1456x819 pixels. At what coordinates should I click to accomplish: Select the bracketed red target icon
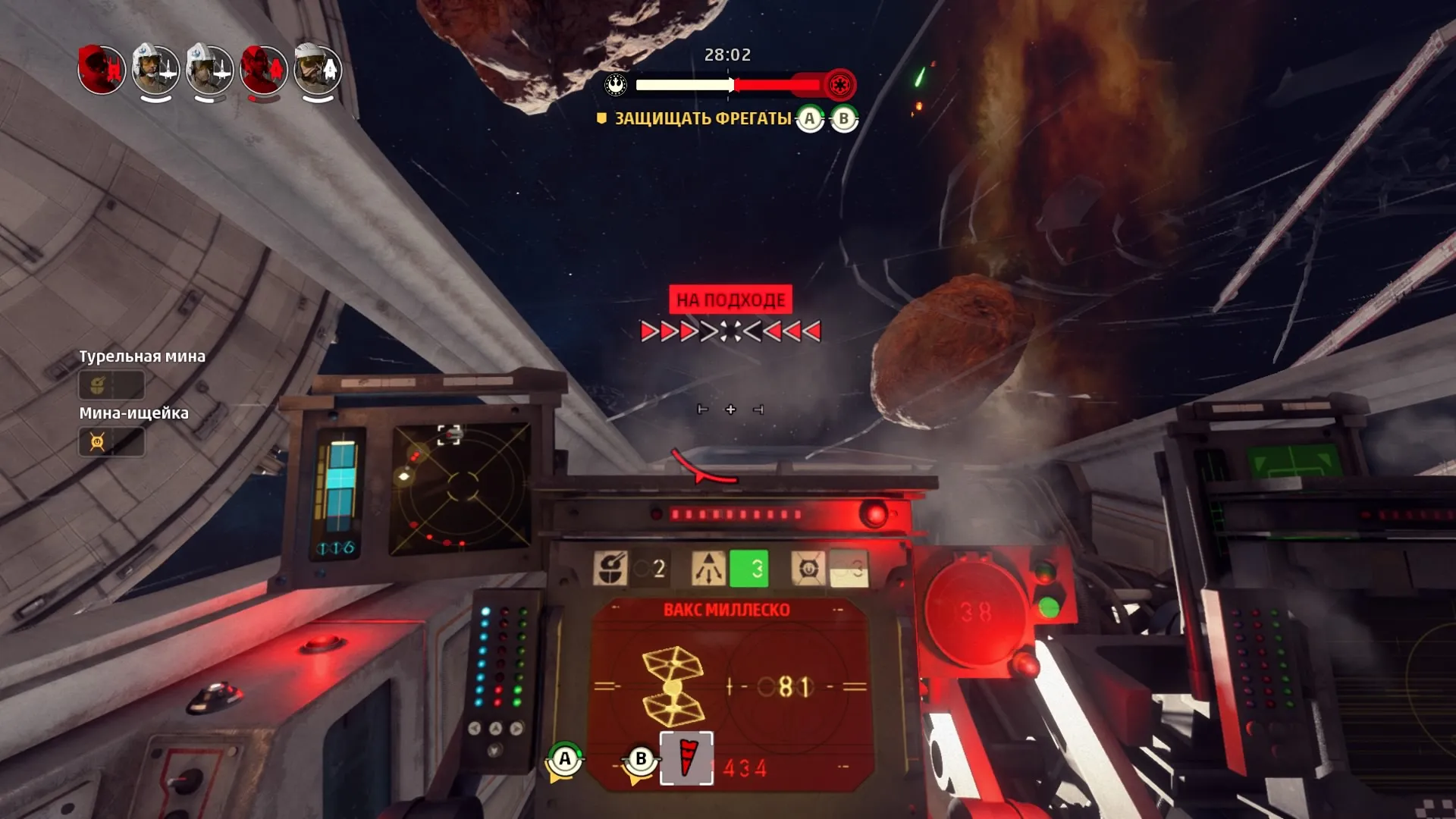[686, 758]
